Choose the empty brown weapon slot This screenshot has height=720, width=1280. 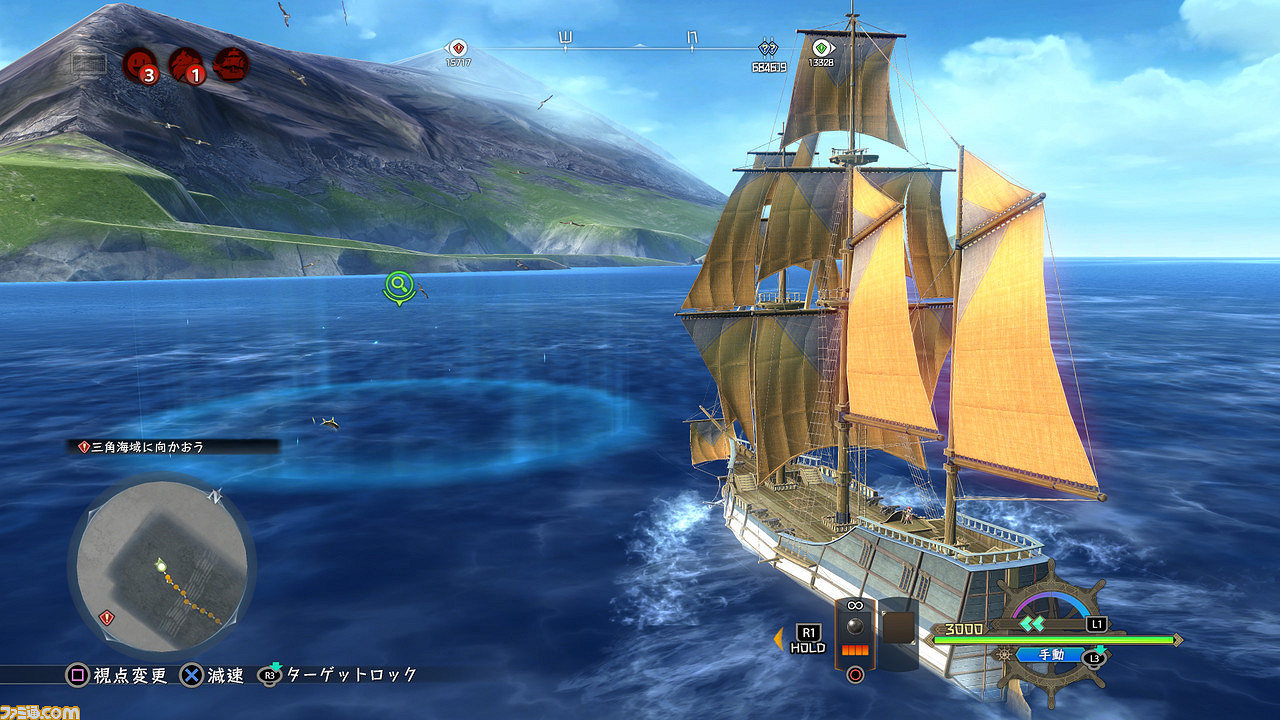click(899, 630)
